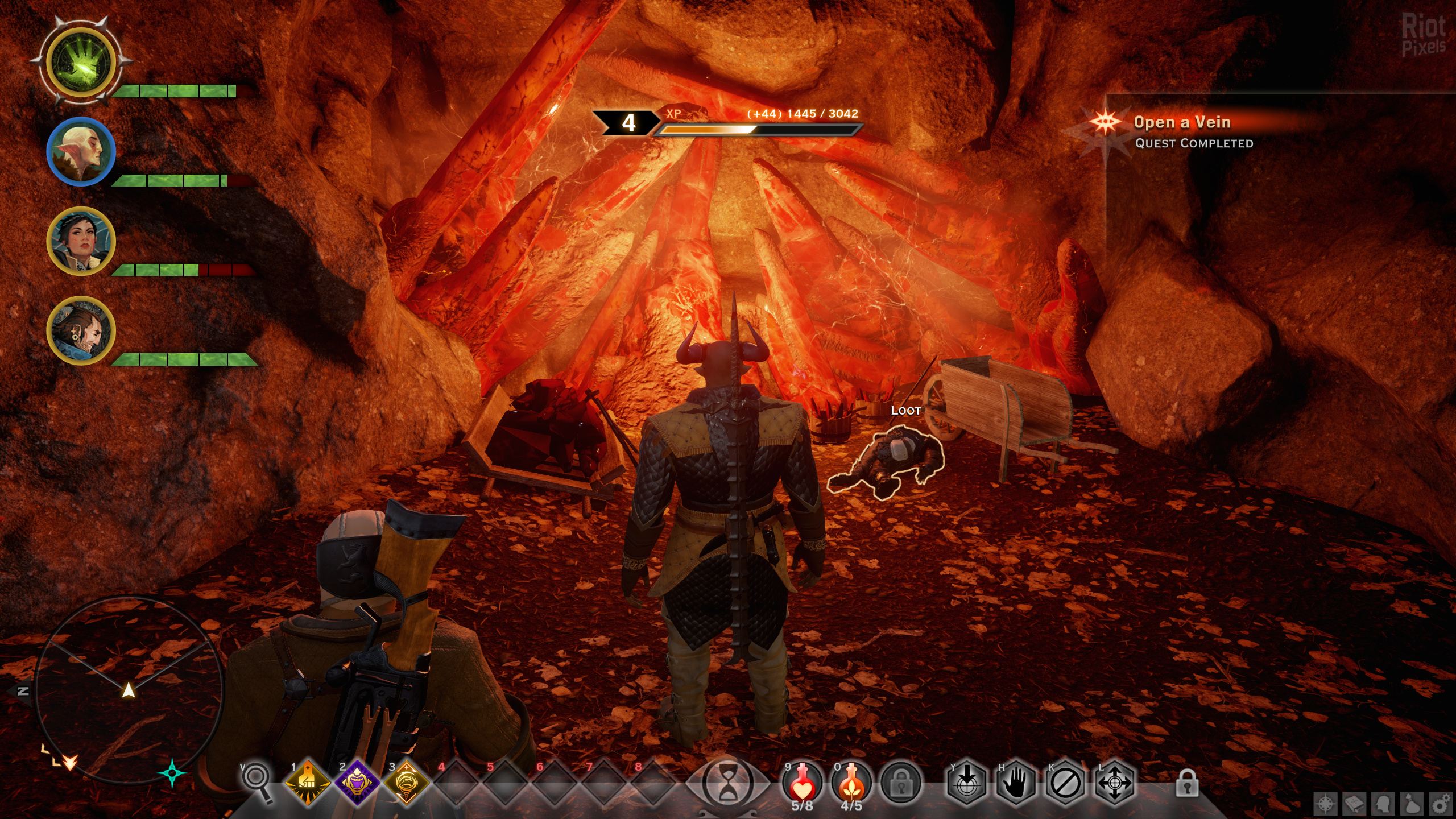Open the circular minimap
This screenshot has height=819, width=1456.
(x=129, y=689)
